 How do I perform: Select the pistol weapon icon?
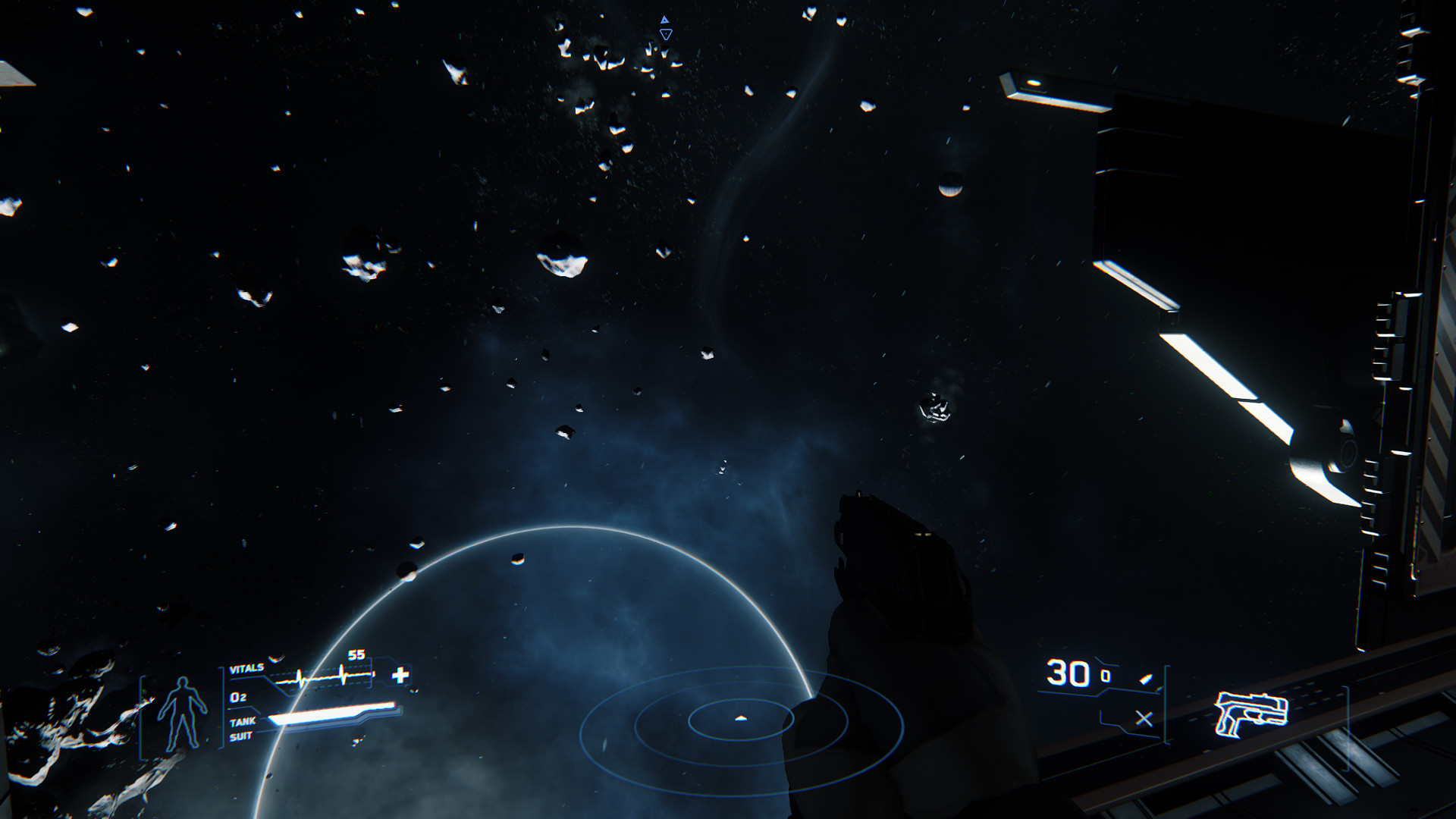1251,713
